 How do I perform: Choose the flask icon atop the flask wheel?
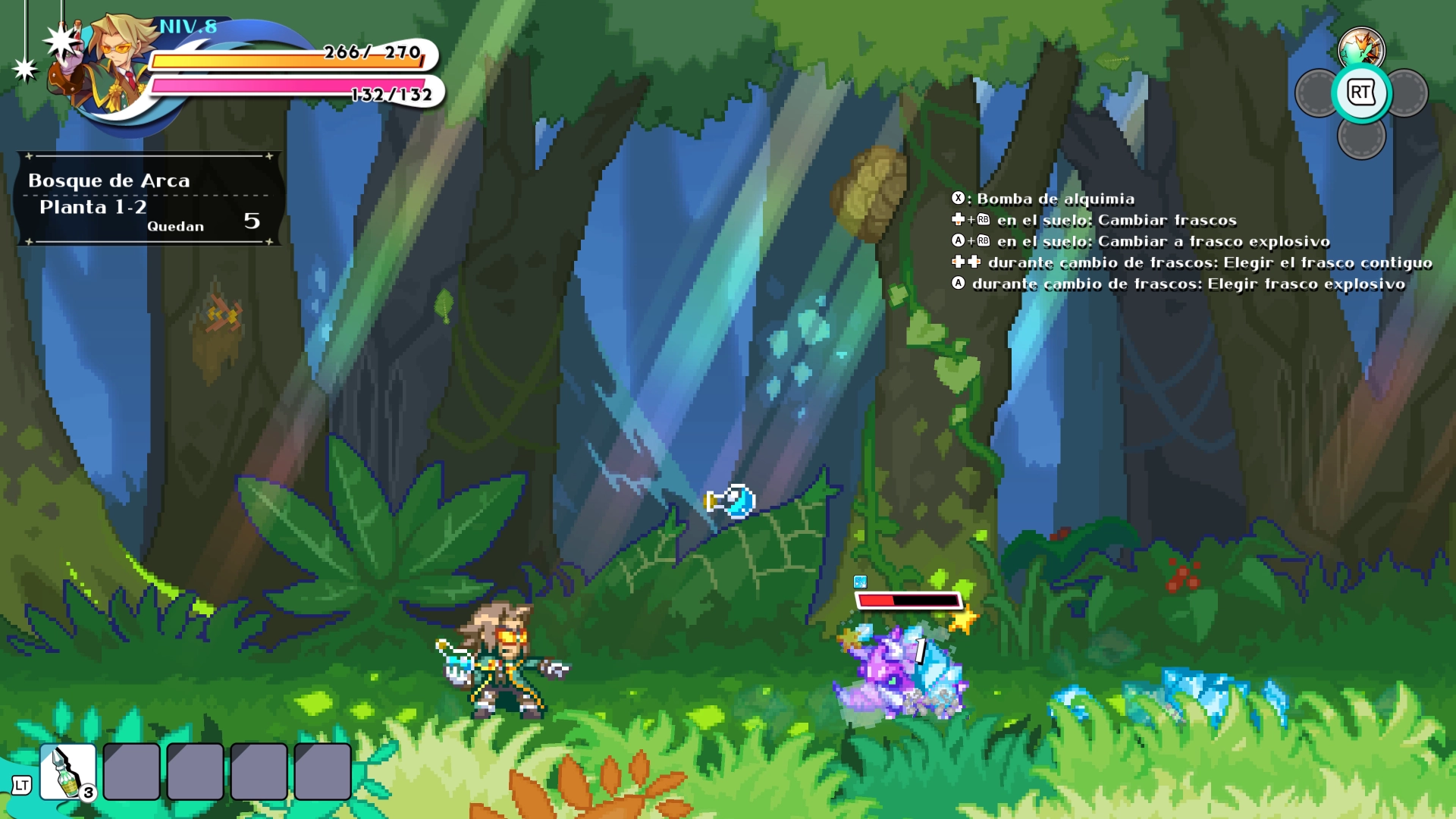coord(1360,48)
